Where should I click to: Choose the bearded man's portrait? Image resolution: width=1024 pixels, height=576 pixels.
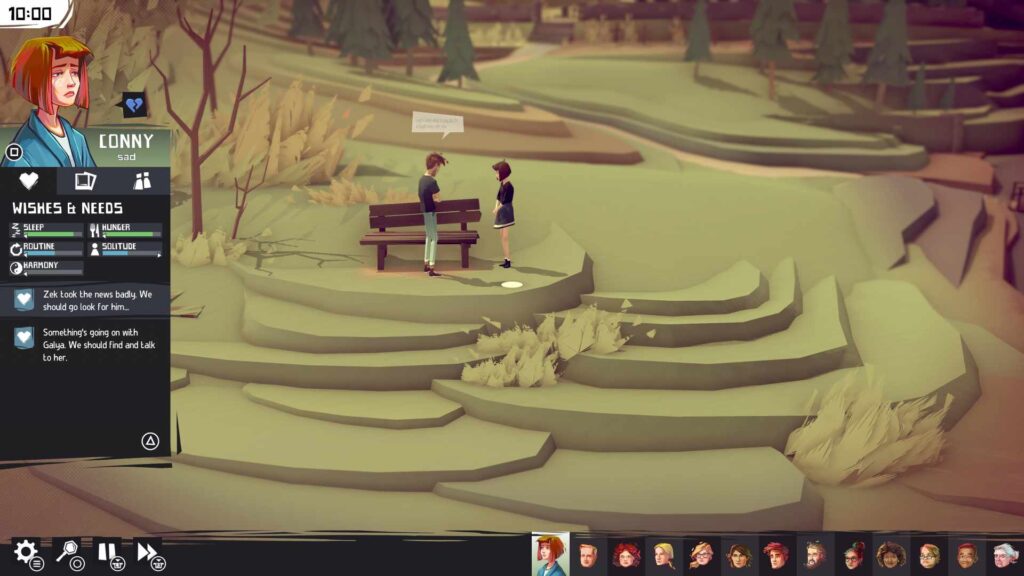pyautogui.click(x=815, y=554)
